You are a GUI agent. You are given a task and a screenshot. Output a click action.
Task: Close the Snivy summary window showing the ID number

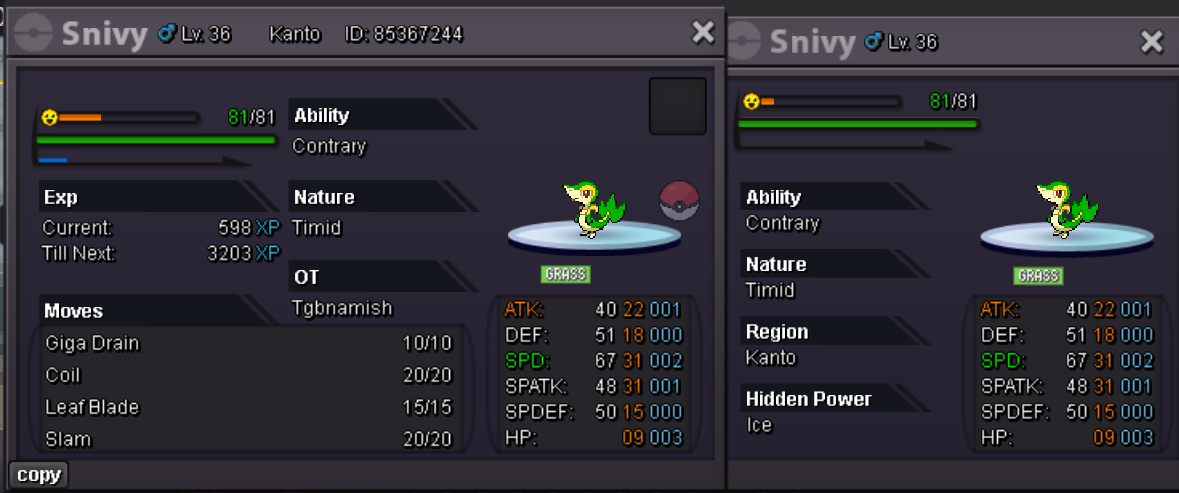coord(703,33)
